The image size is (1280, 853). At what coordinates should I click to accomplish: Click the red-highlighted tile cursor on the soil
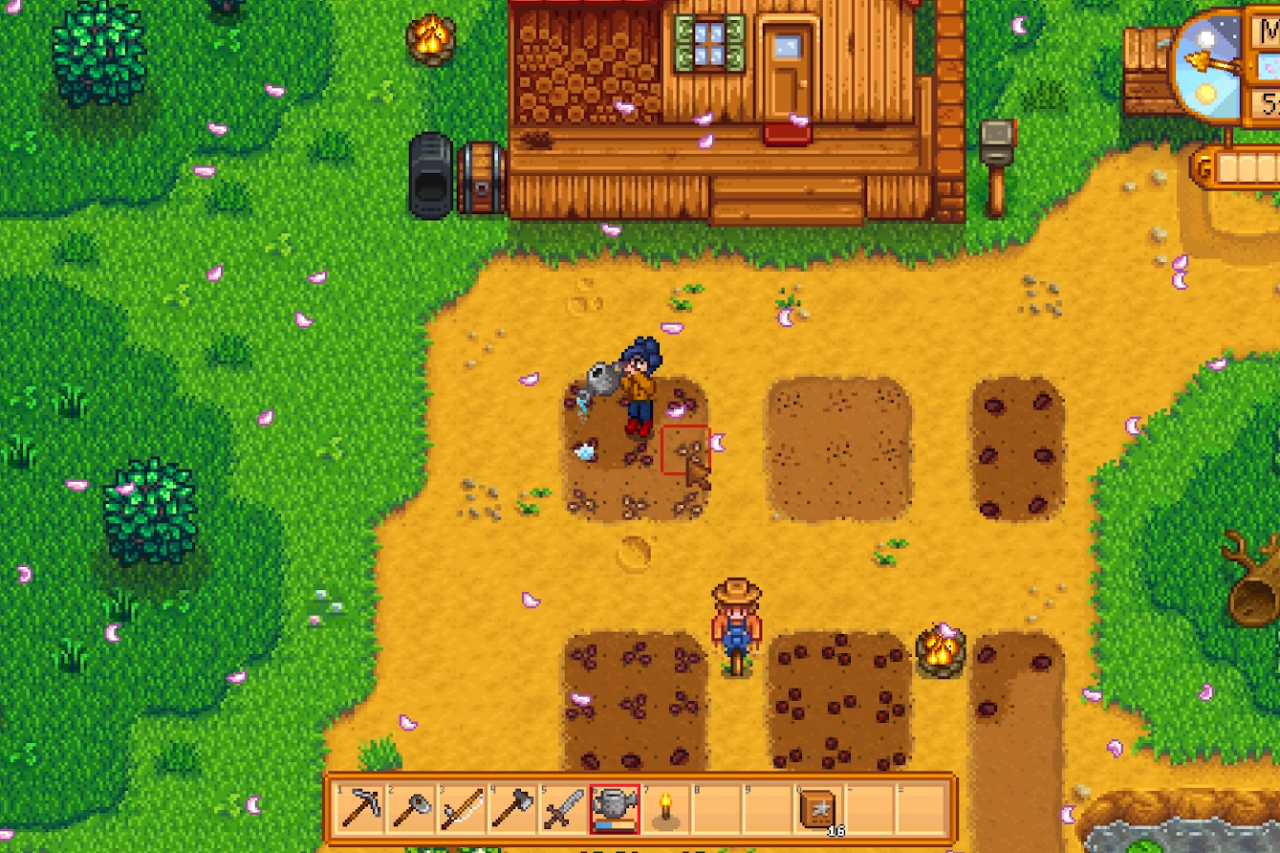686,448
